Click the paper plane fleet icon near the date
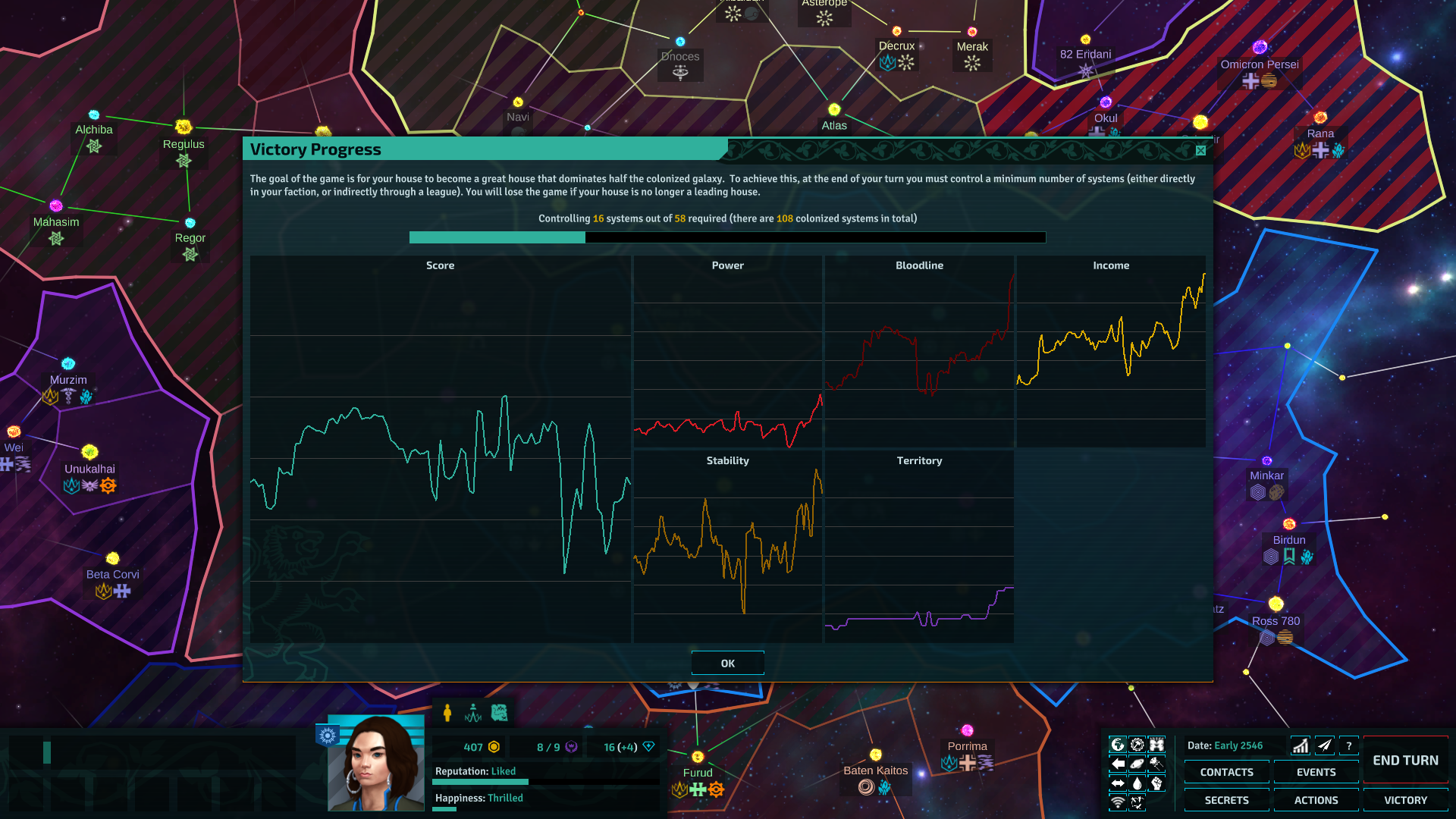 1324,746
